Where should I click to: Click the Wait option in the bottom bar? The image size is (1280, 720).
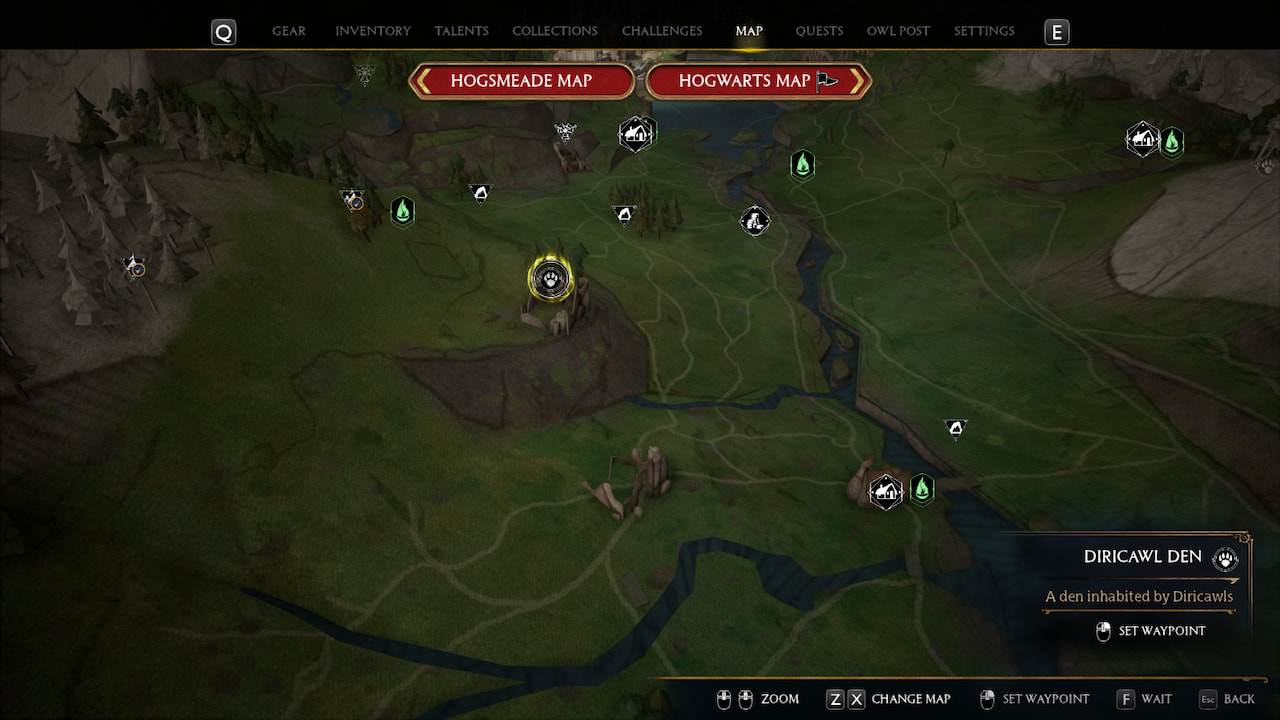point(1144,699)
